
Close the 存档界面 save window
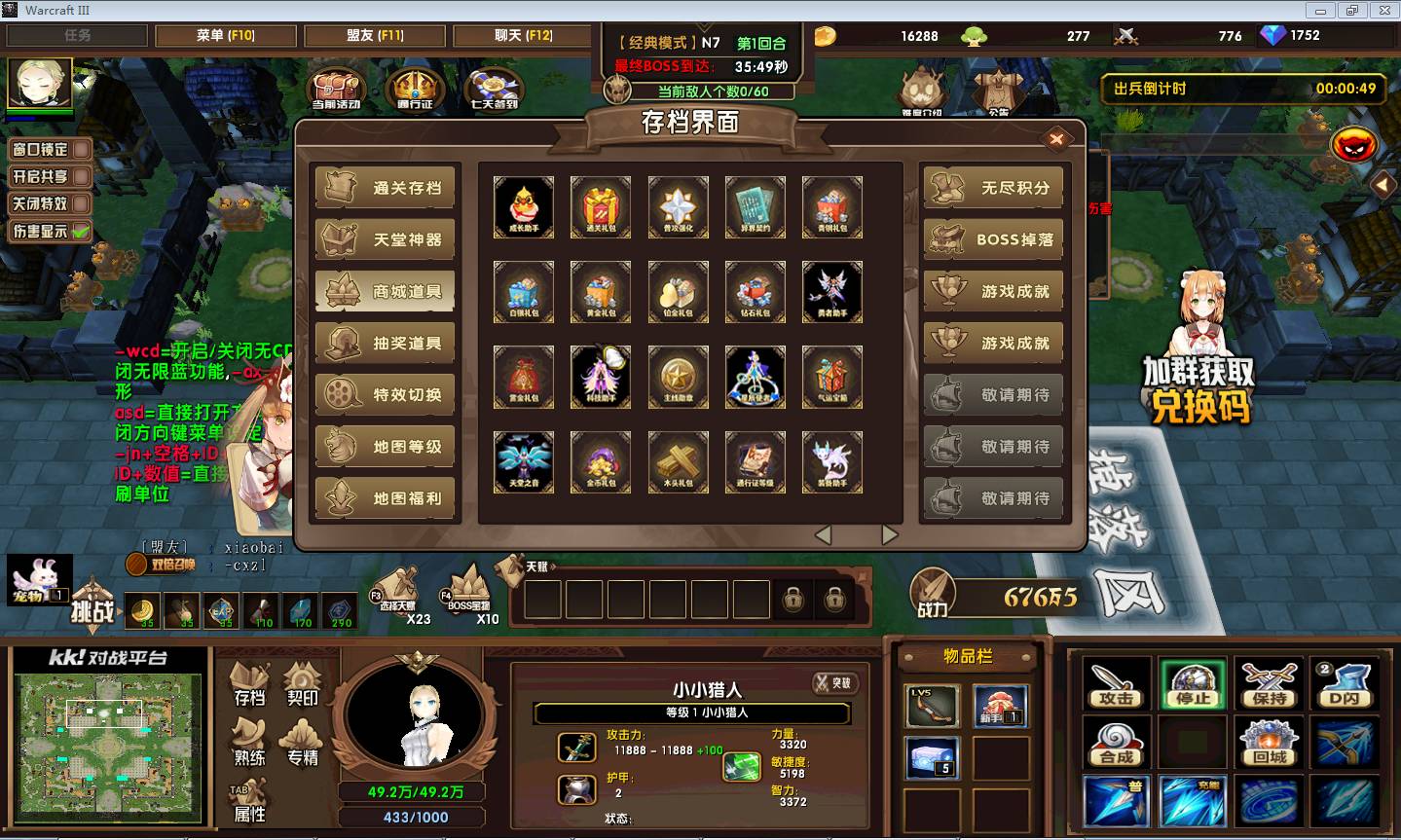tap(1056, 139)
